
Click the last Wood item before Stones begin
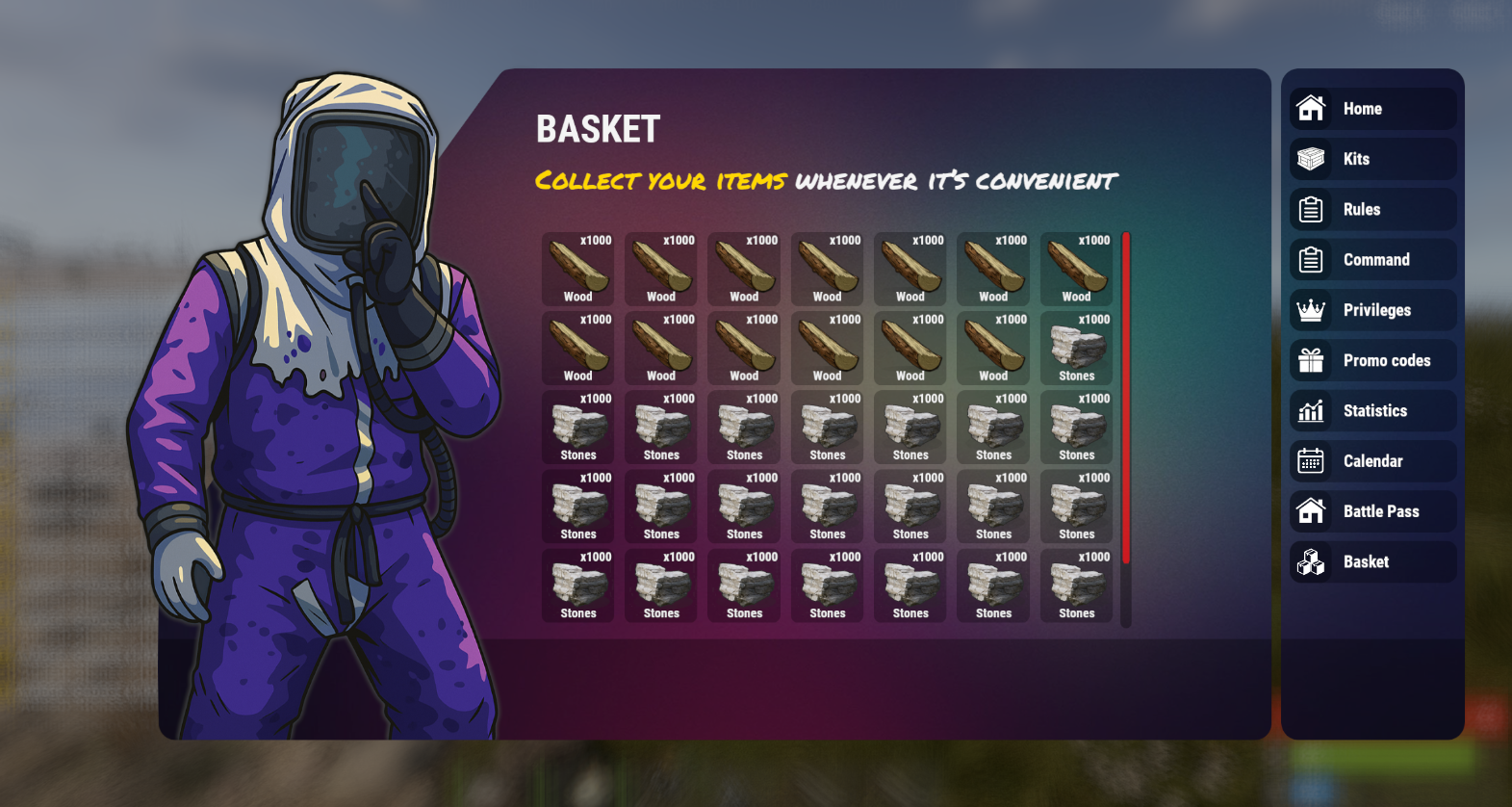[993, 349]
